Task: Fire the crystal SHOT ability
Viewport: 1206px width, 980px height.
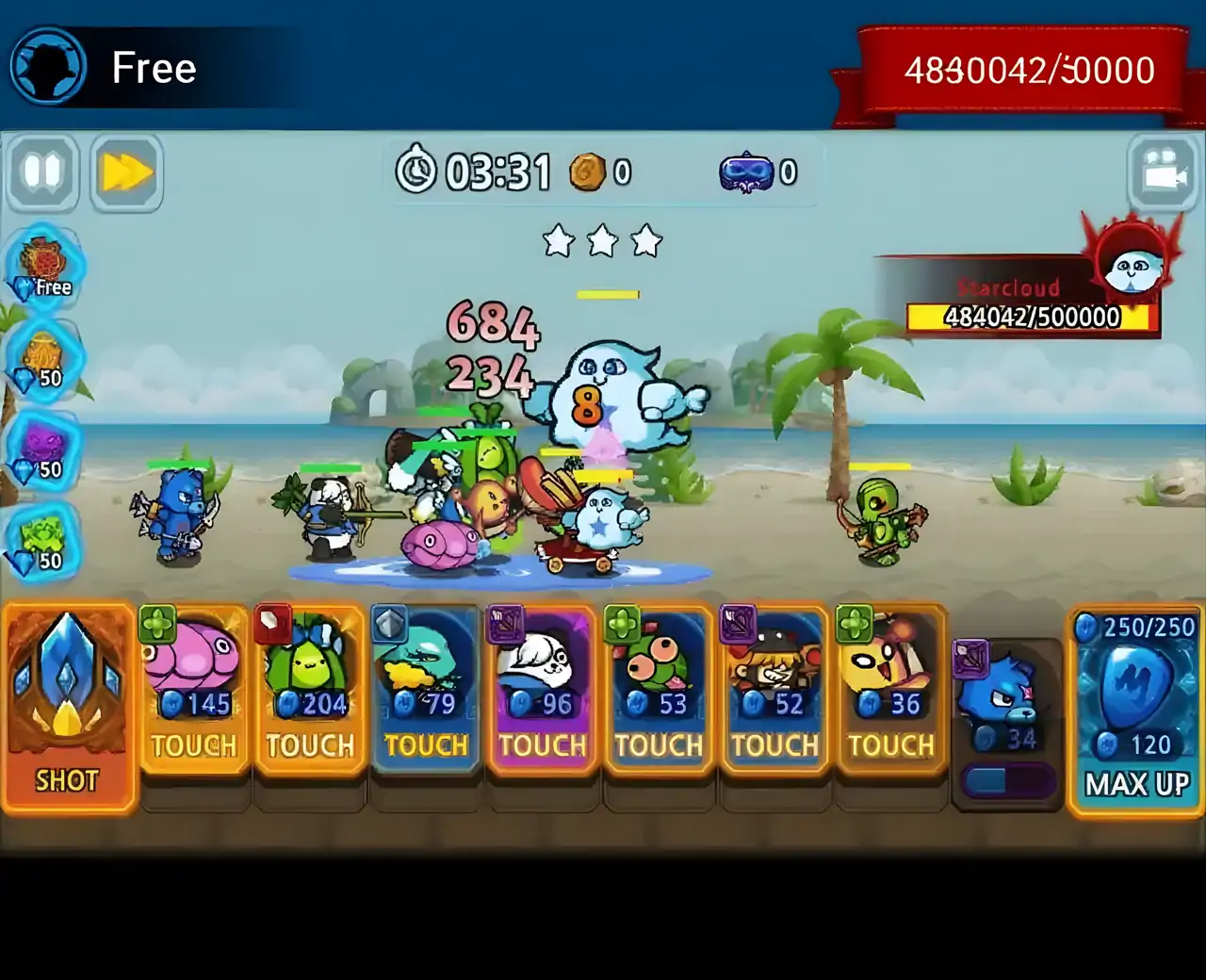Action: tap(67, 709)
